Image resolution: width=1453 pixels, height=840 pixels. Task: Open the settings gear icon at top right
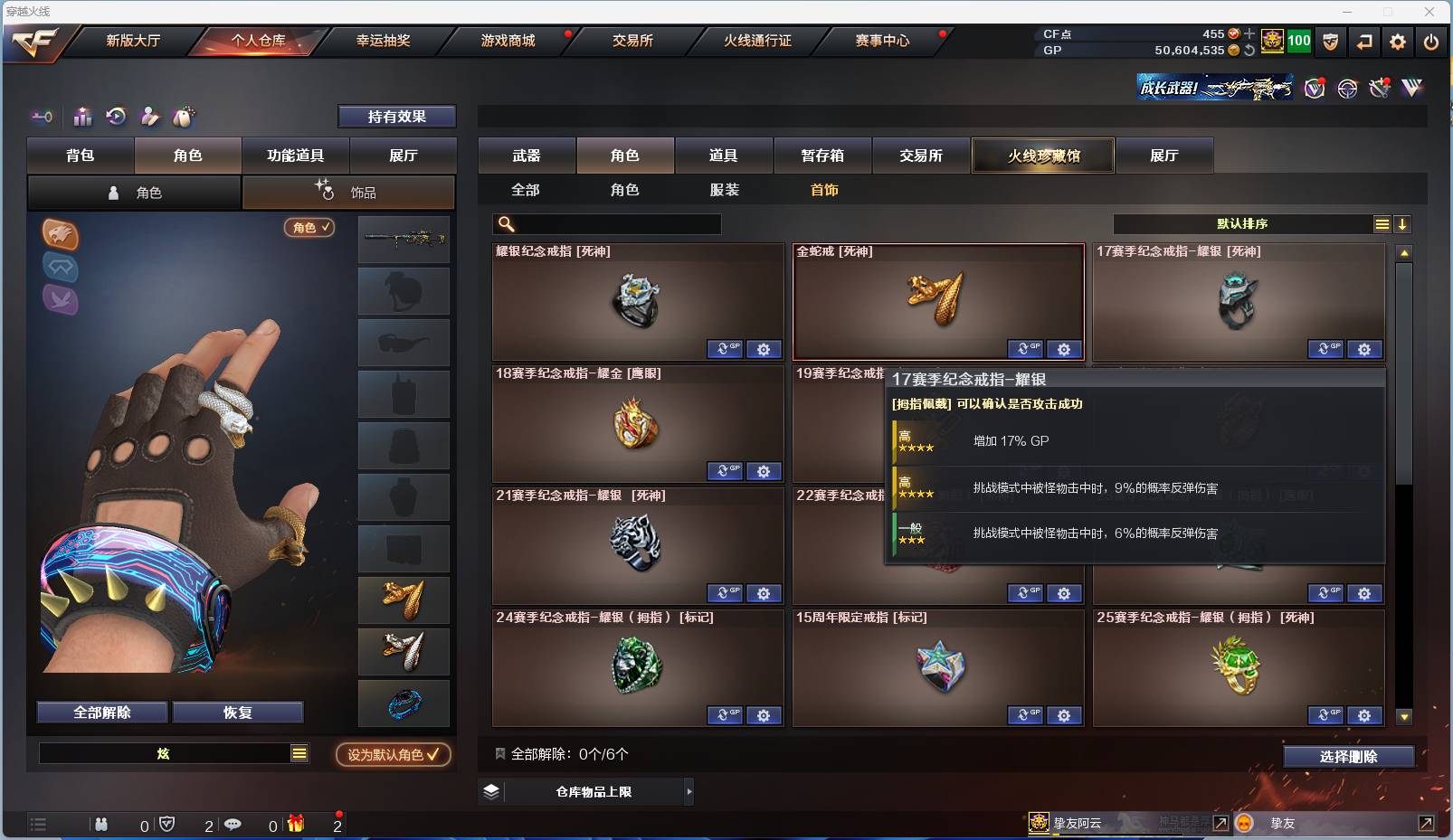[1398, 42]
